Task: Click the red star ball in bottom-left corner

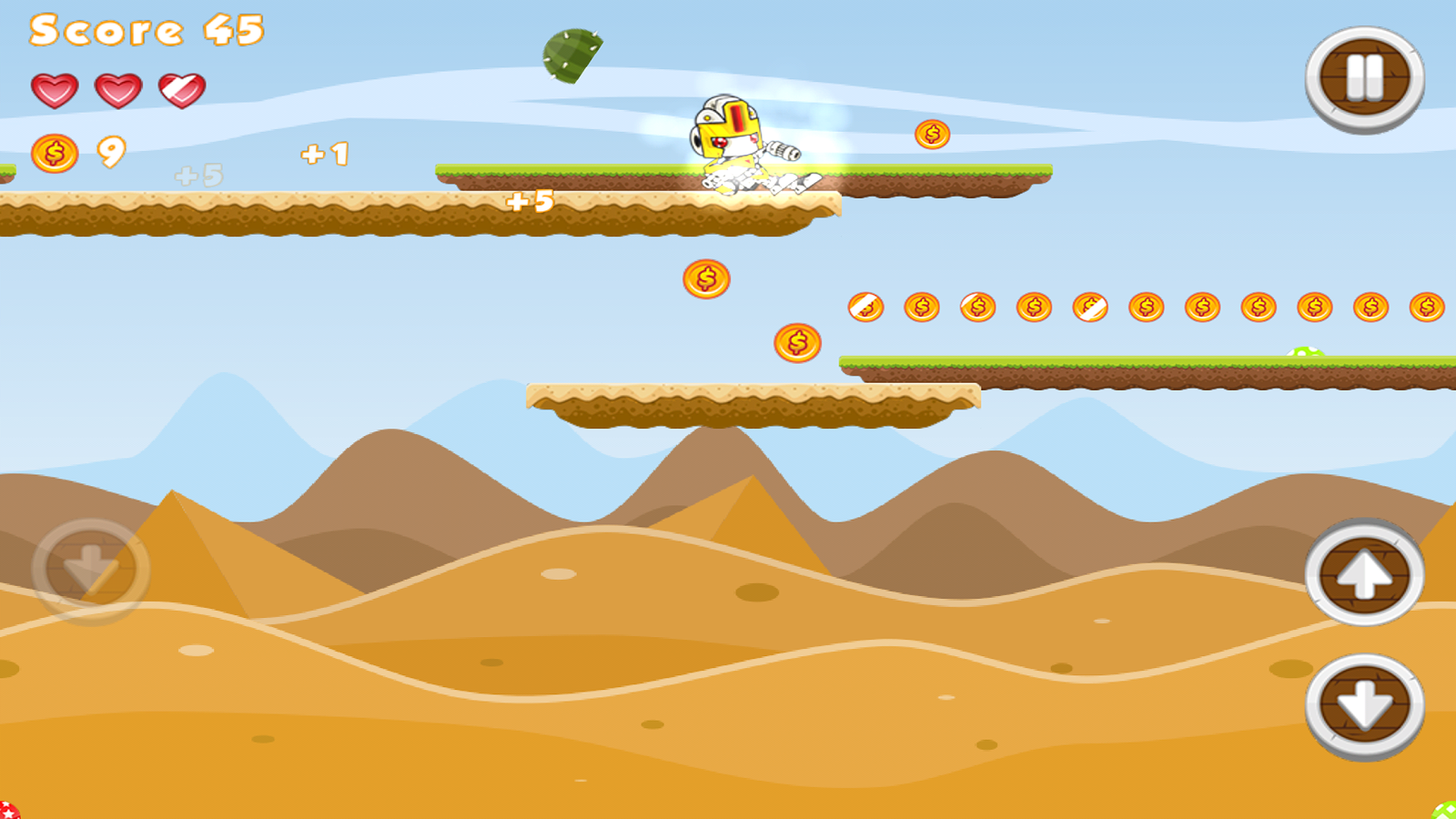Action: [9, 810]
